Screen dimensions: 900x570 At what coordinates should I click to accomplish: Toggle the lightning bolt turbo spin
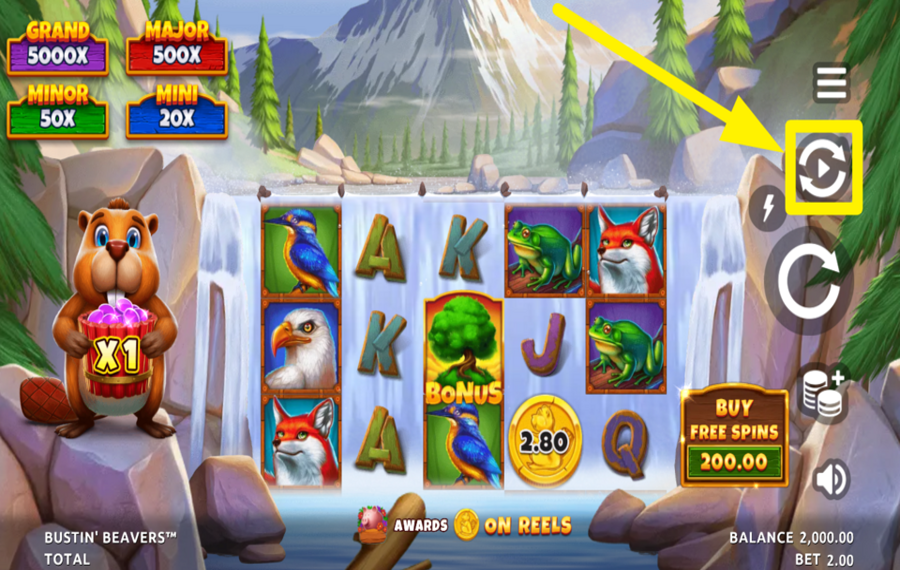pos(767,208)
